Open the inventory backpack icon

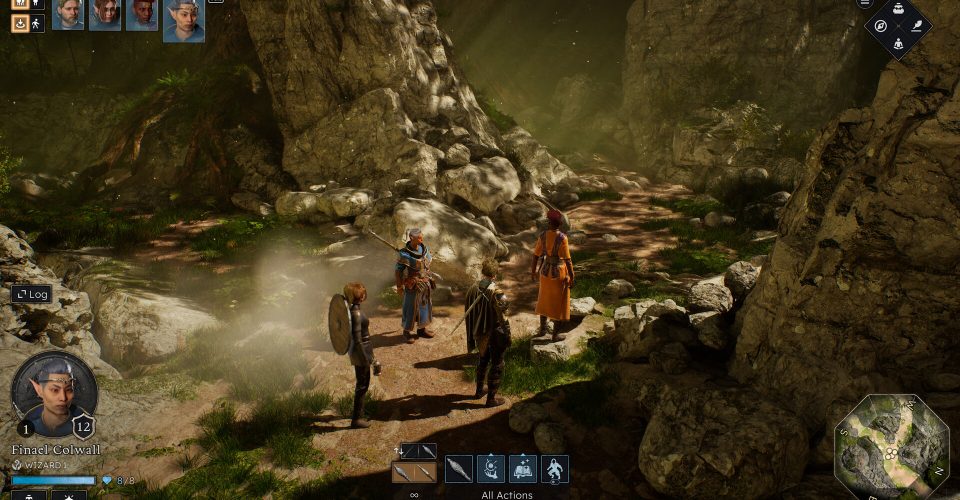click(x=897, y=6)
